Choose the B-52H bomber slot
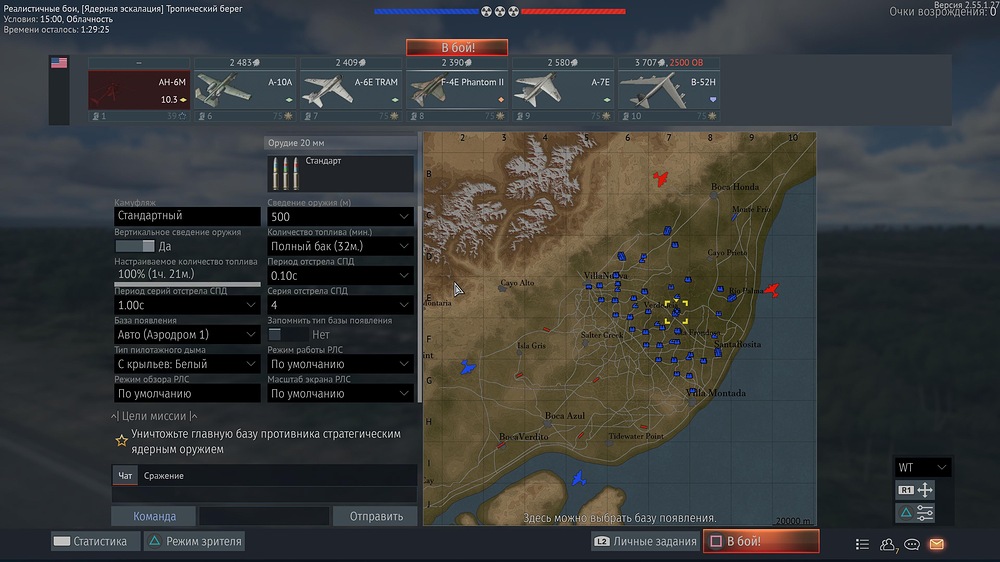Image resolution: width=1000 pixels, height=562 pixels. [669, 90]
